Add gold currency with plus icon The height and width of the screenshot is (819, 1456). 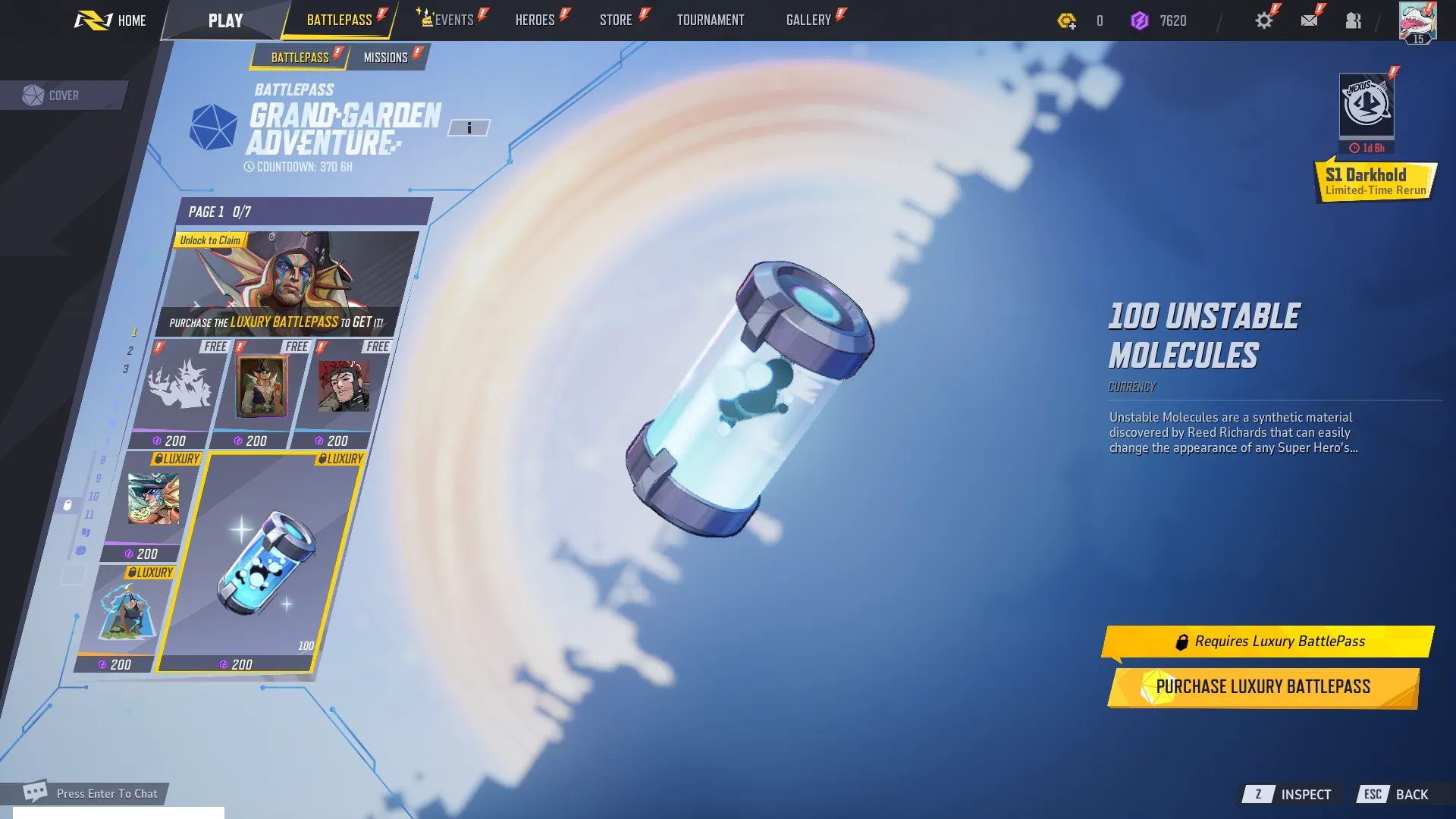(1067, 21)
